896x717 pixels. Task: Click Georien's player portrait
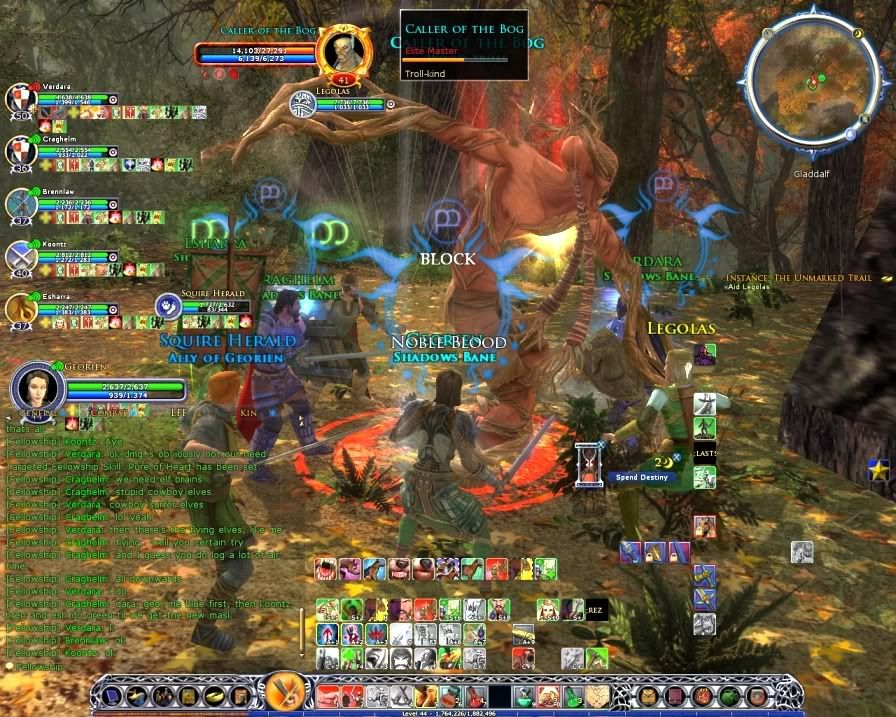pyautogui.click(x=38, y=388)
